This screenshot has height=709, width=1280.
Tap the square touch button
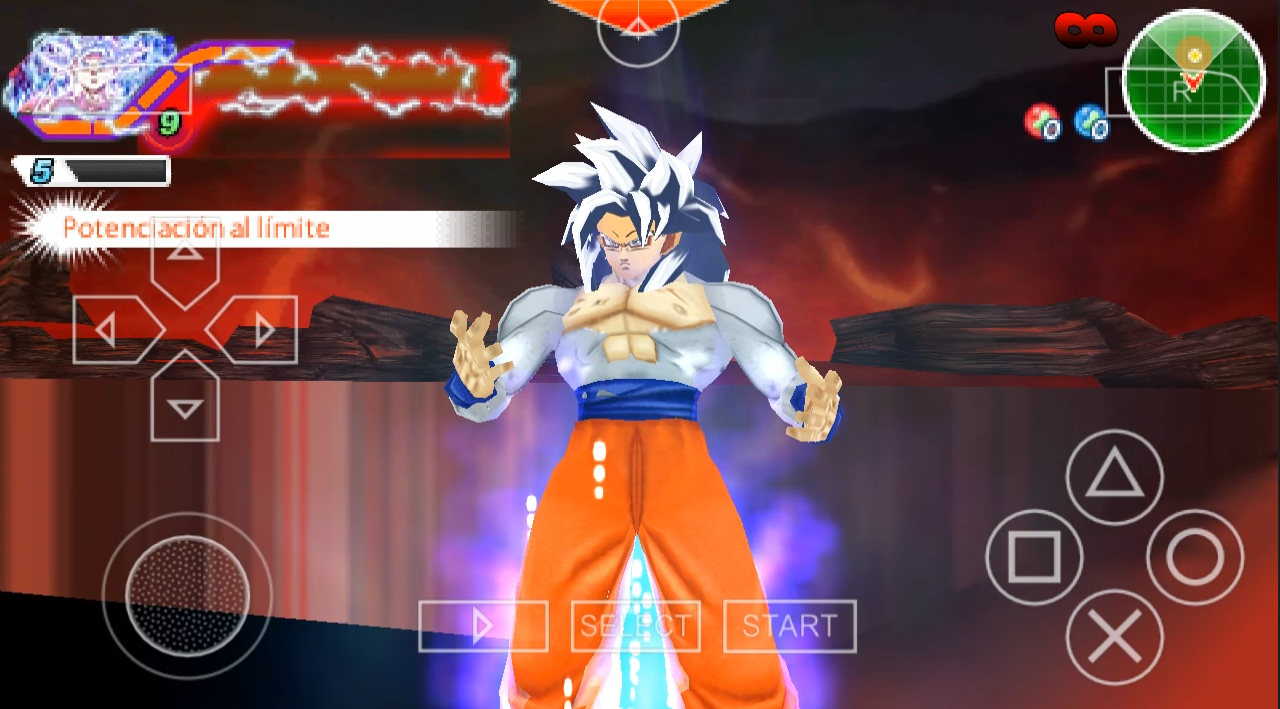1034,557
